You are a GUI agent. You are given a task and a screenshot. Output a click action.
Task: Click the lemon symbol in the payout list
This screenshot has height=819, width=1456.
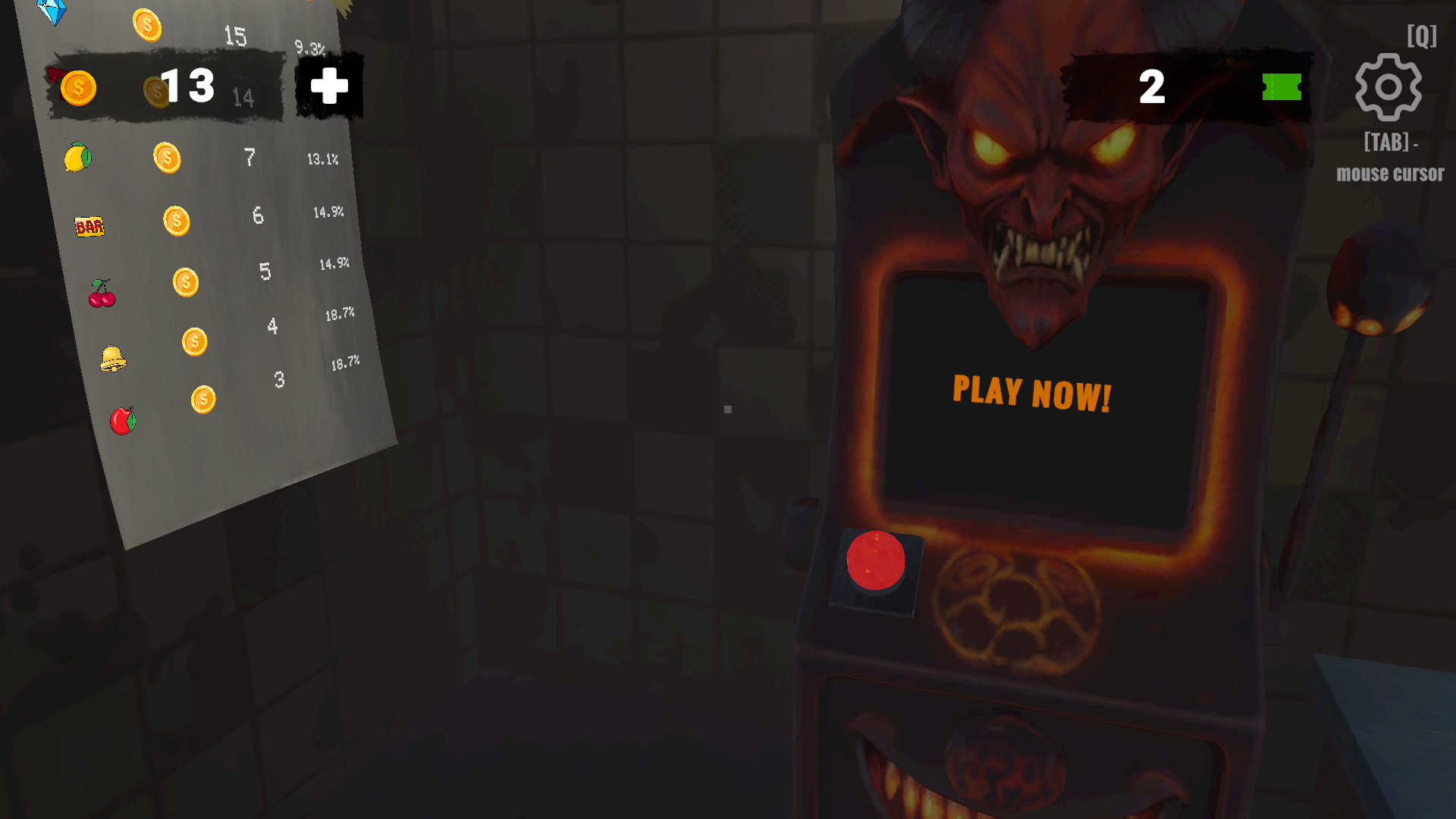coord(79,157)
